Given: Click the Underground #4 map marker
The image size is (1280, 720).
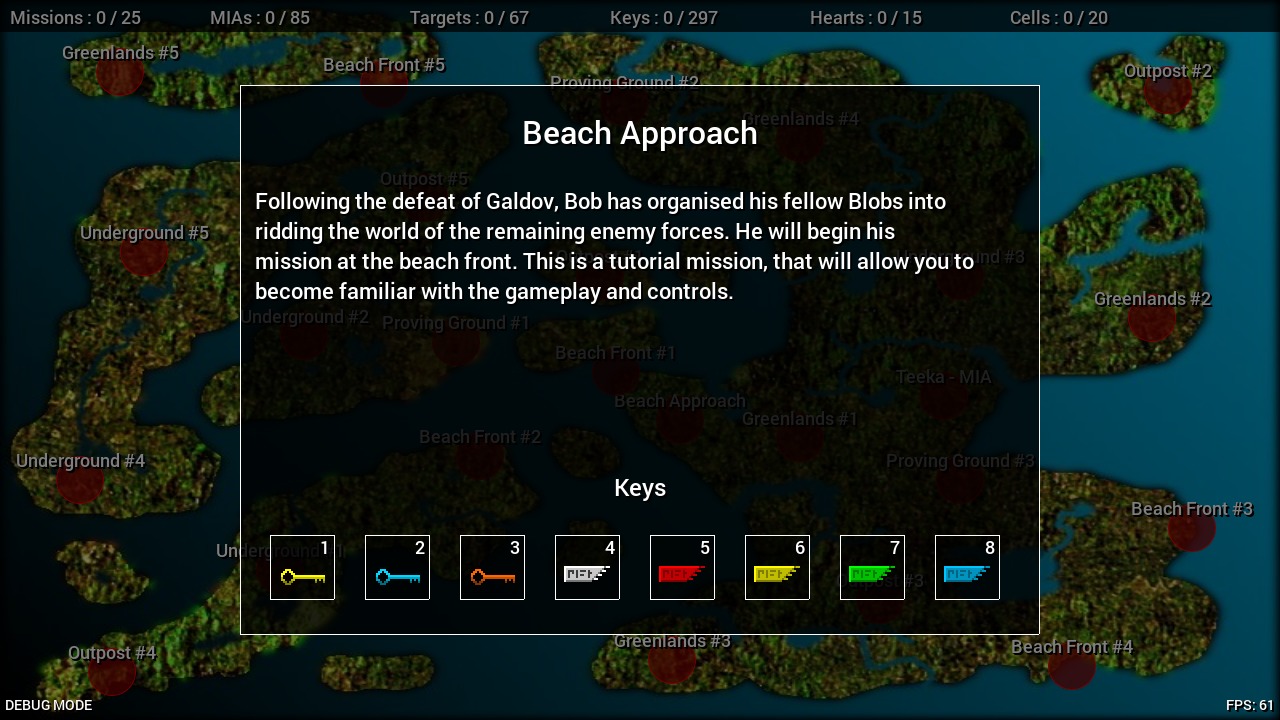Looking at the screenshot, I should point(80,481).
